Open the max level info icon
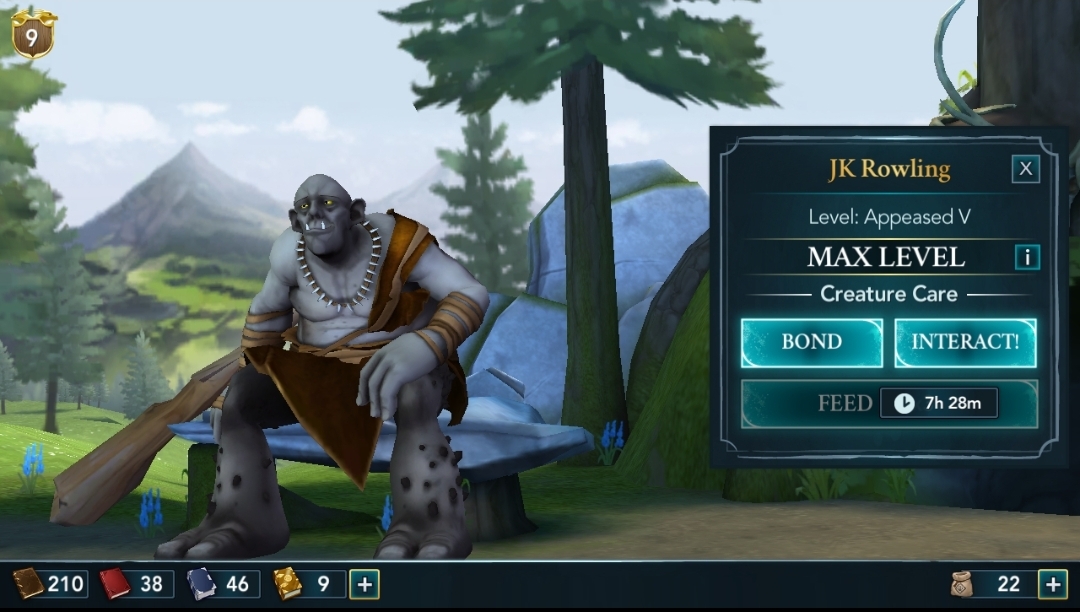Screen dimensions: 1080x612 1026,257
